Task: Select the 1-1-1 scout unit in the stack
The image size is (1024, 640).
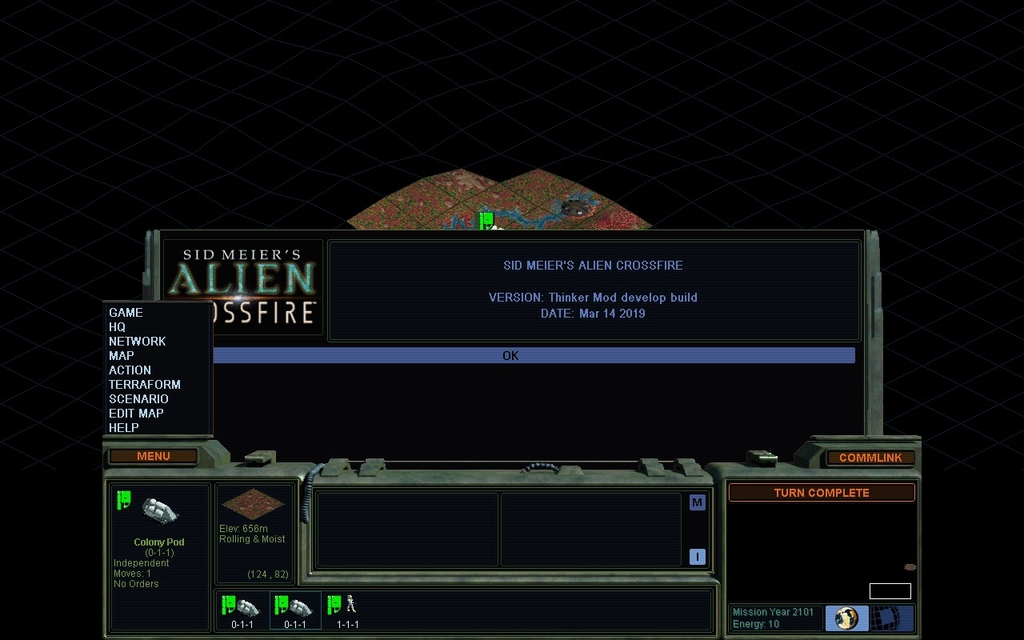Action: (x=346, y=609)
